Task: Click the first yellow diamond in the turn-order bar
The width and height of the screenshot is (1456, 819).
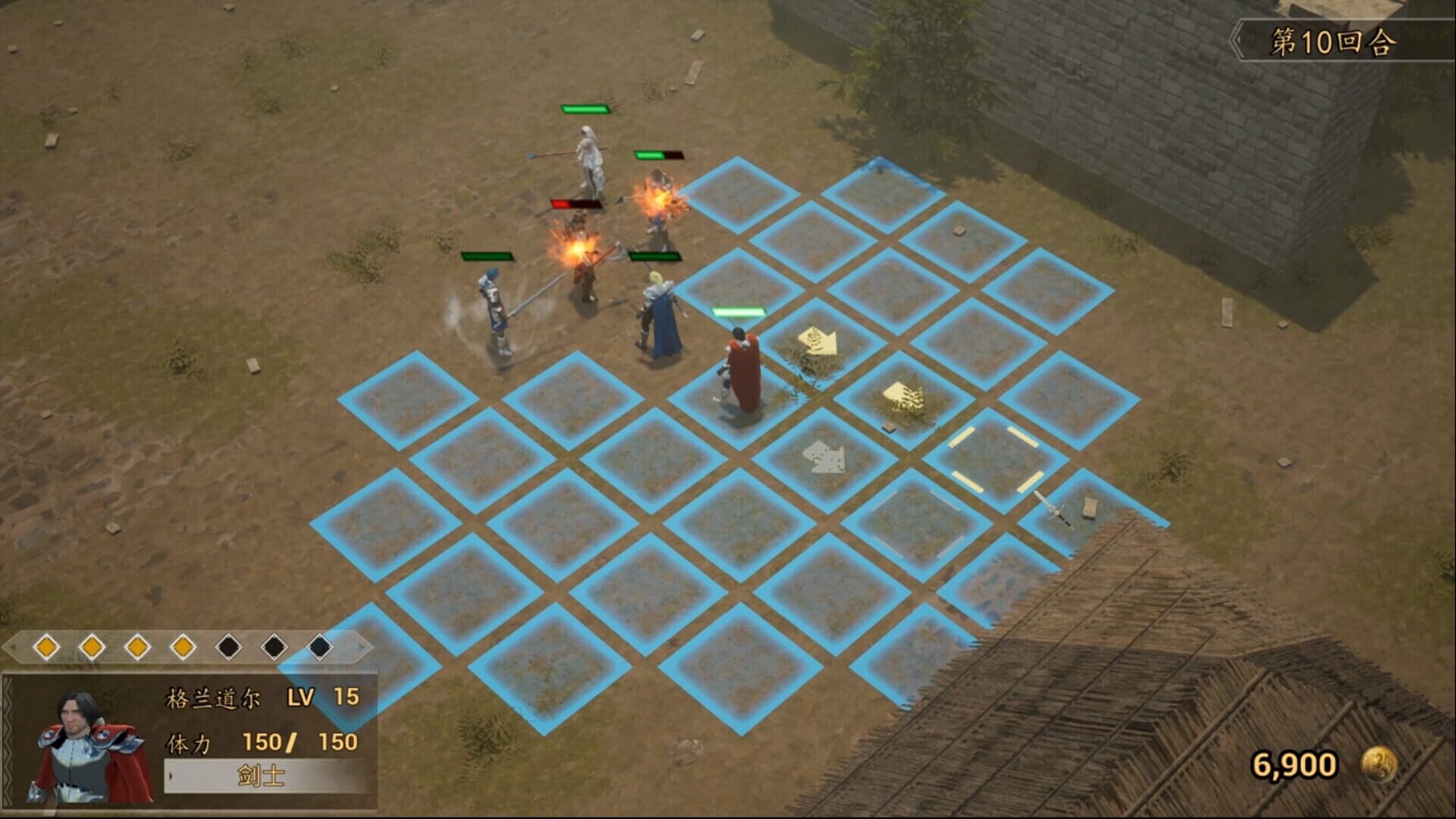Action: coord(46,646)
